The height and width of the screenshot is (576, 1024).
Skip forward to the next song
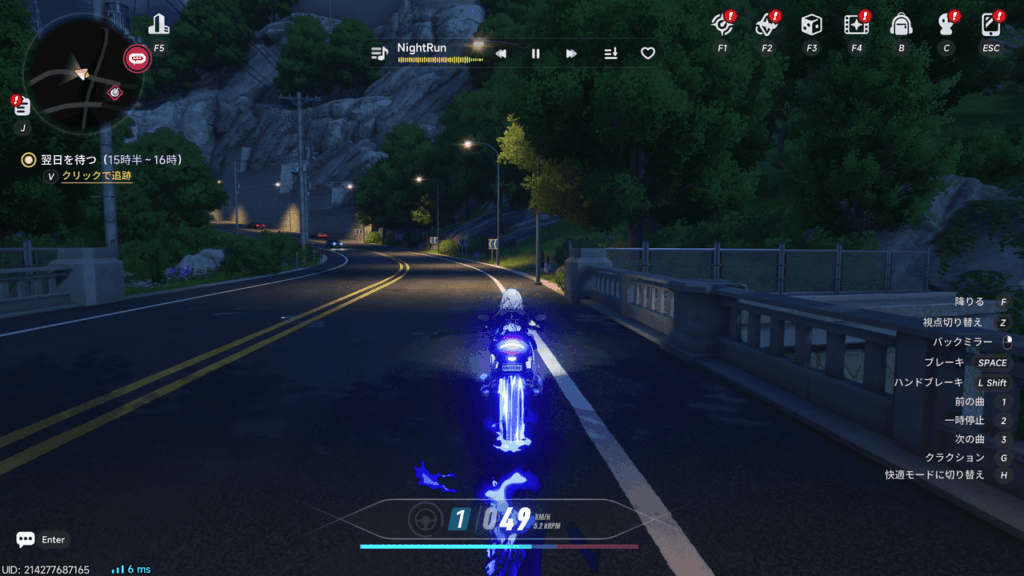[572, 53]
